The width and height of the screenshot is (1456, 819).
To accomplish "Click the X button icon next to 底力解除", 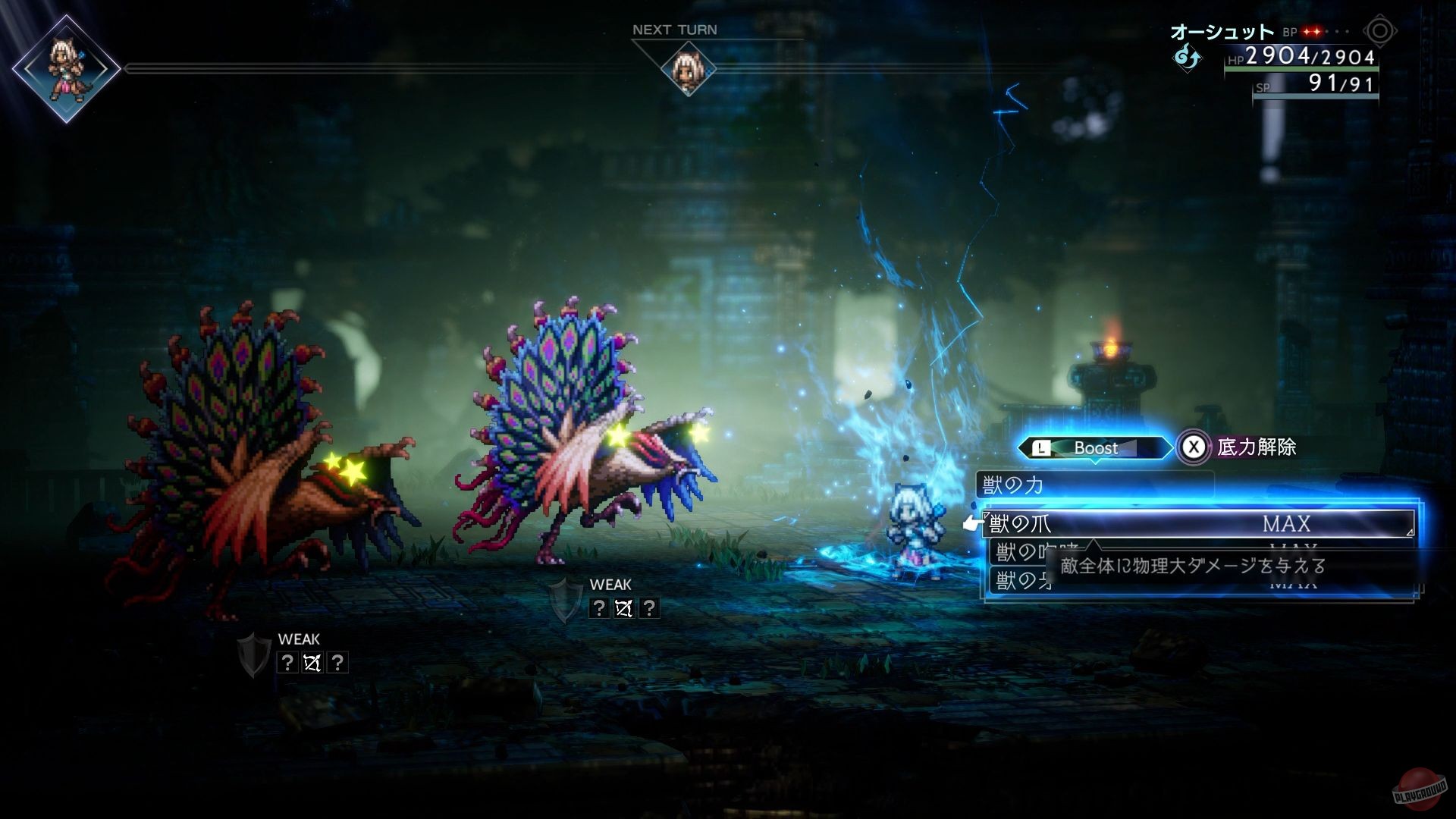I will 1193,447.
